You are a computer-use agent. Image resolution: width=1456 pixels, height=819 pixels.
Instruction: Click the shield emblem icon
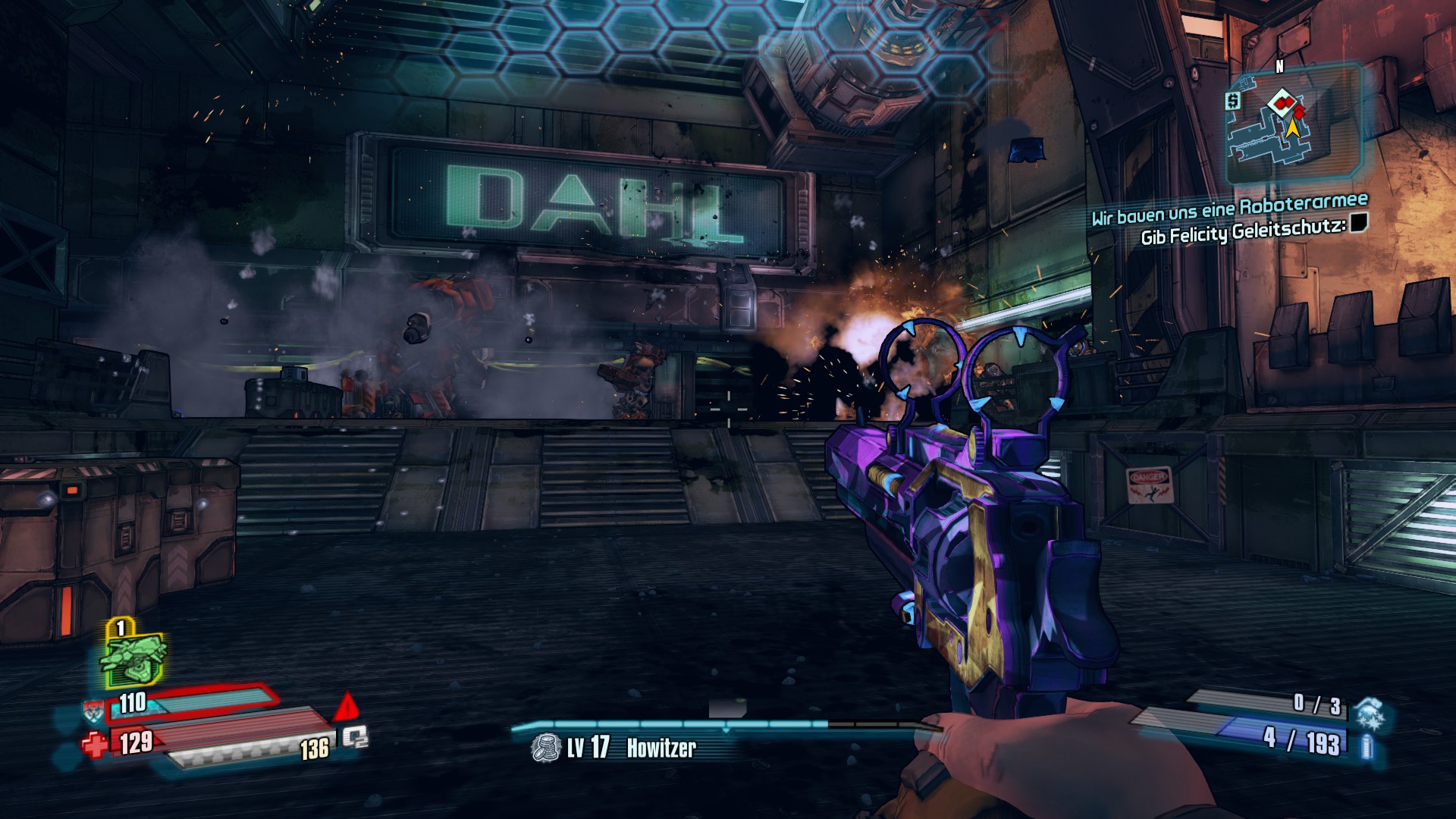93,711
